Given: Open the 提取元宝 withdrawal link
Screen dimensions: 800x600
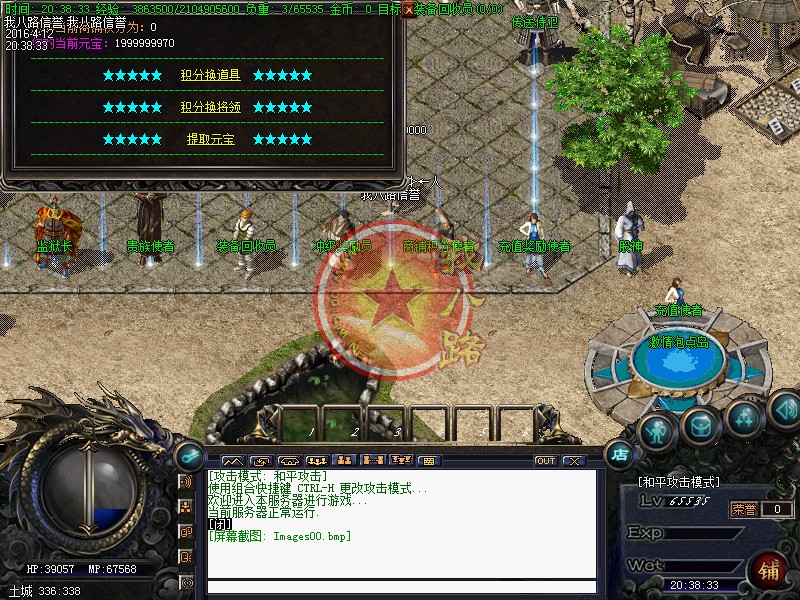Looking at the screenshot, I should coord(210,139).
